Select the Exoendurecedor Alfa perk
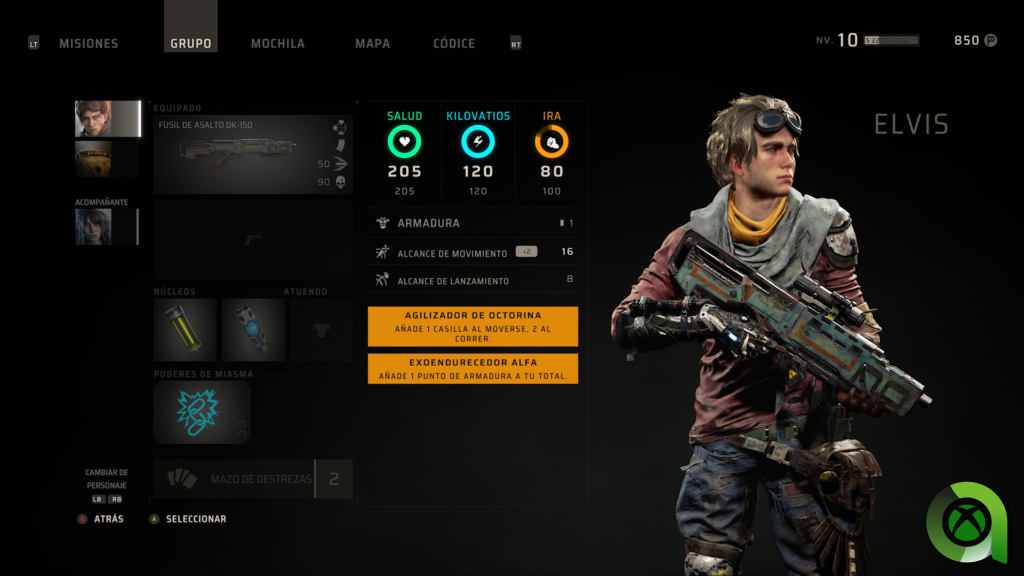 473,368
